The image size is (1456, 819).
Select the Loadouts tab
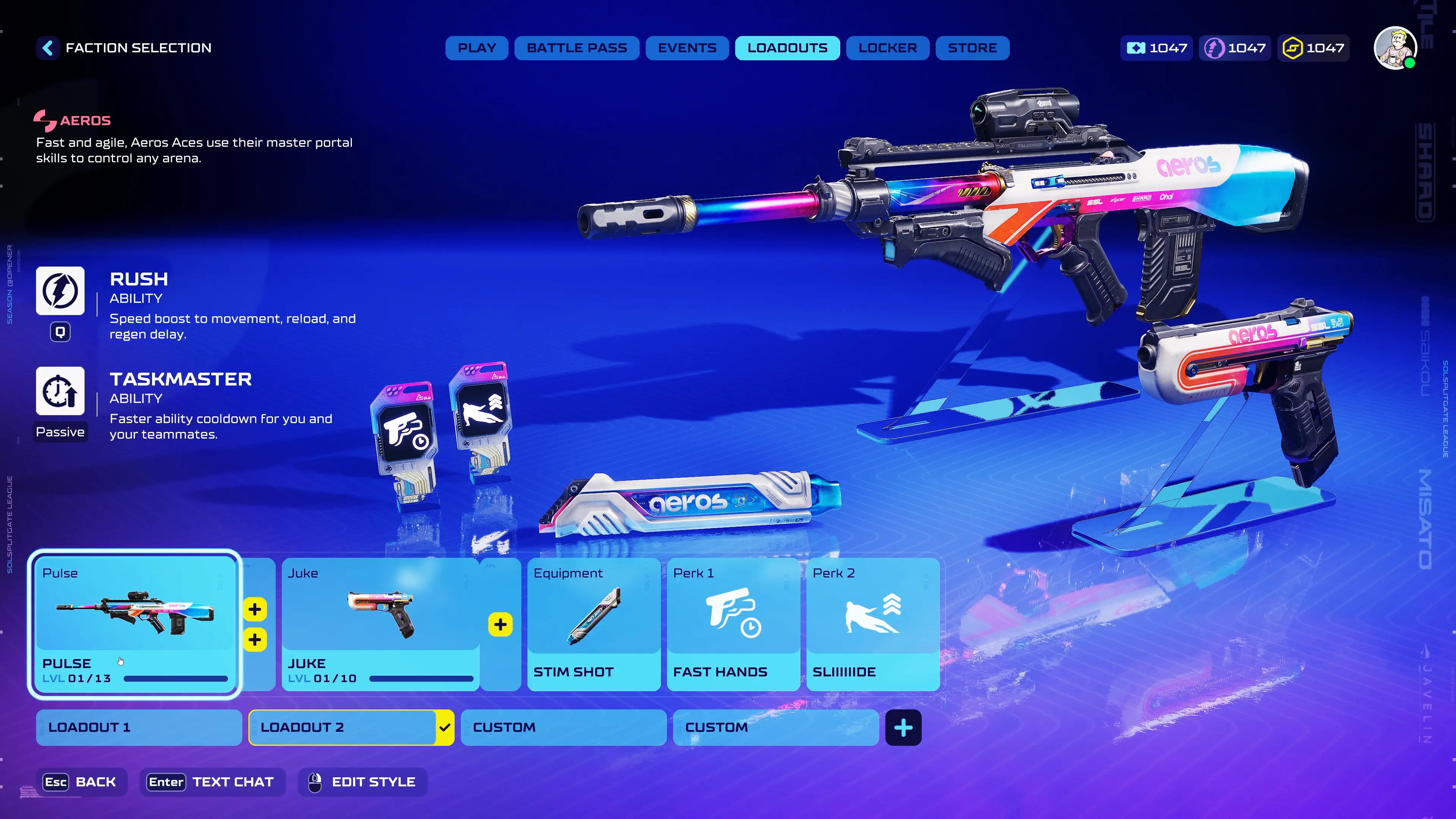(x=787, y=48)
